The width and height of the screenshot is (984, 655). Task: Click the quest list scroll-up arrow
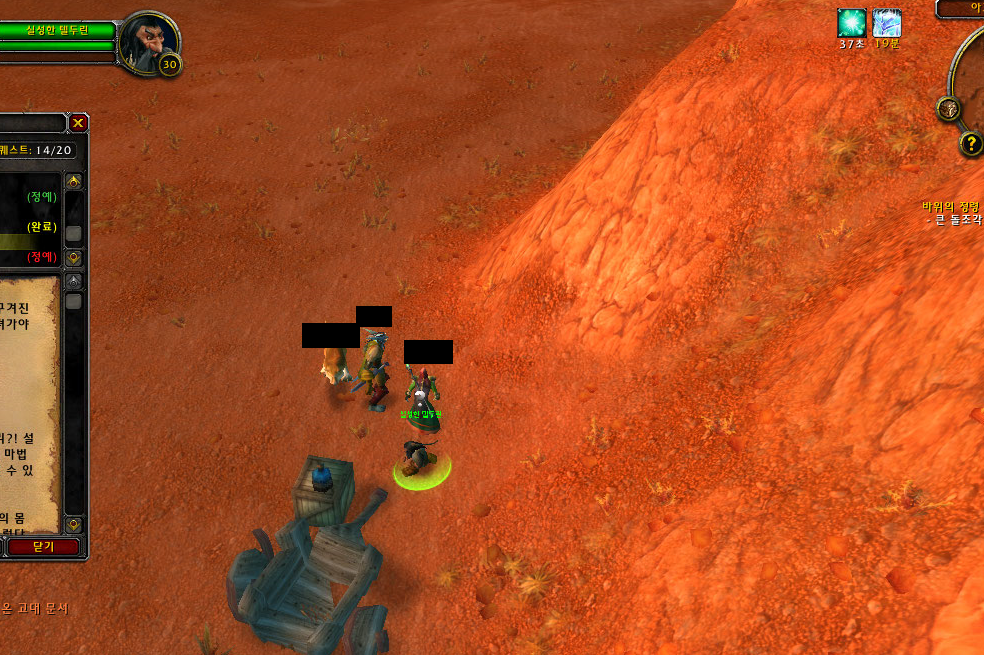click(x=73, y=182)
